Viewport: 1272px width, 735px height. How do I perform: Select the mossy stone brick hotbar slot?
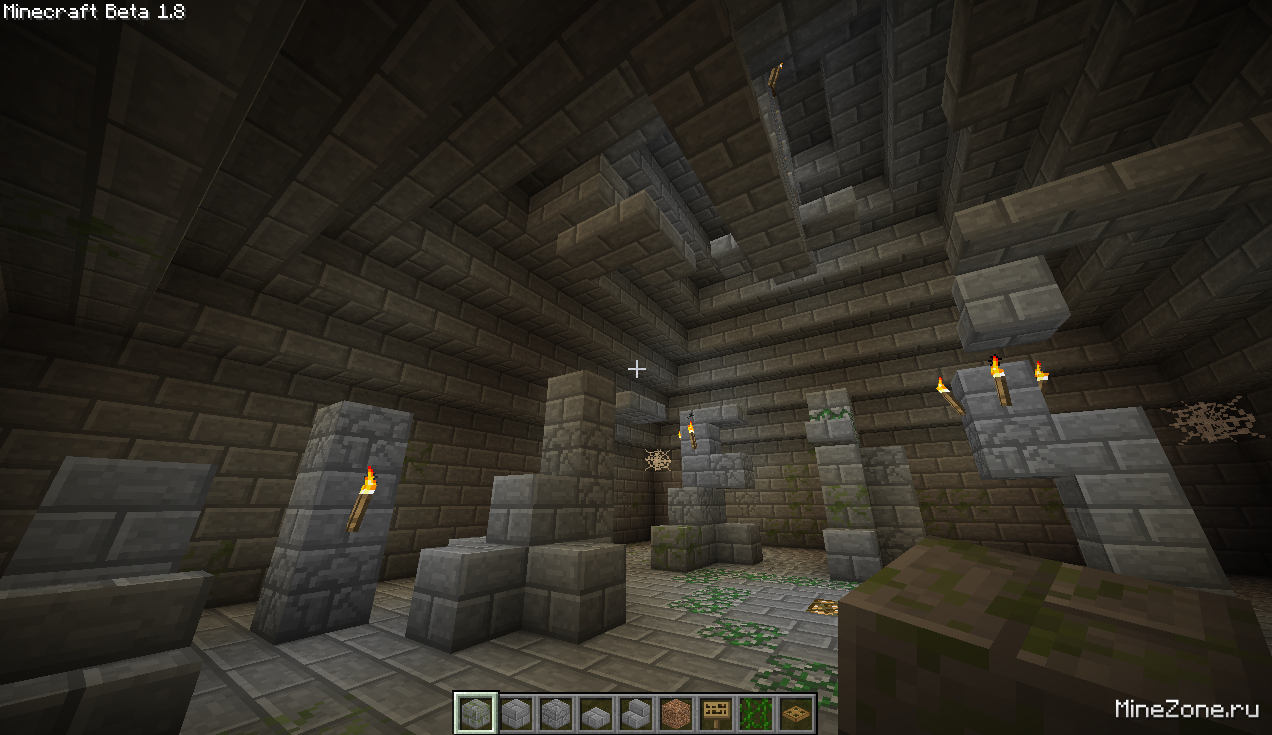click(x=475, y=713)
